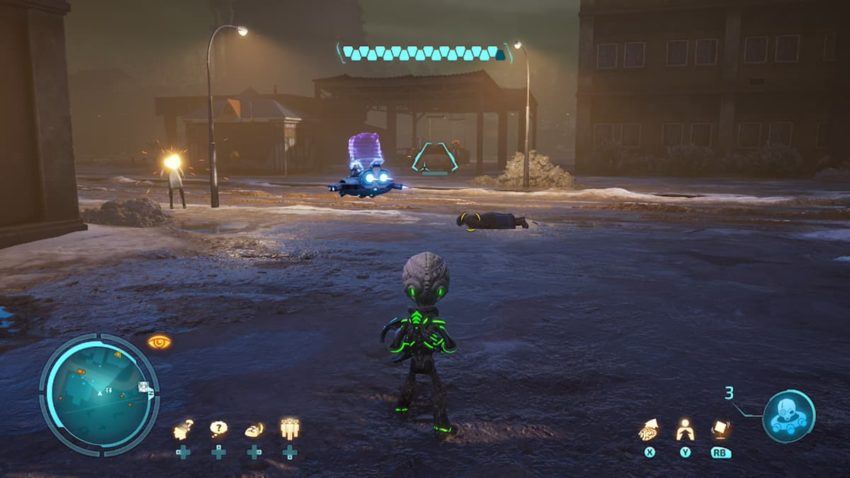Choose the glowing brain ability icon
850x478 pixels.
254,430
